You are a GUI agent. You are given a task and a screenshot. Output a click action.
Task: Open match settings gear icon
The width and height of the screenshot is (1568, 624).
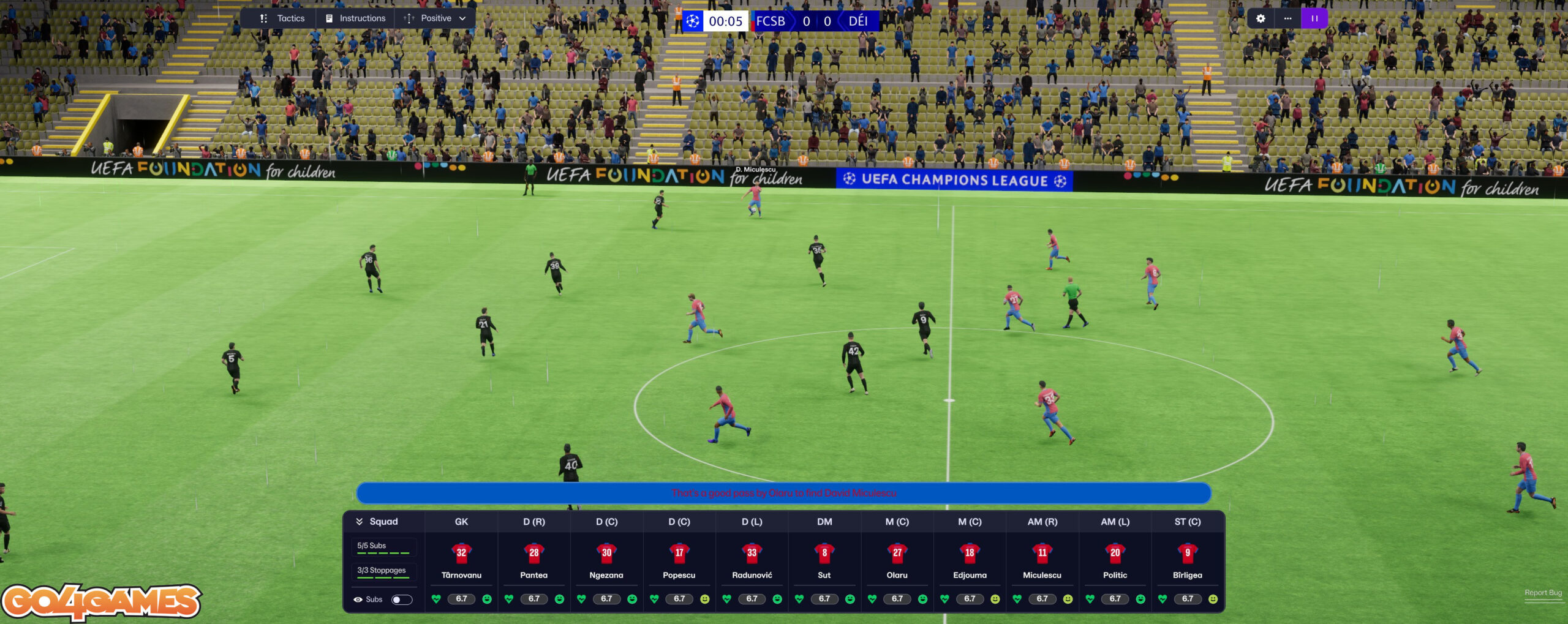point(1260,18)
